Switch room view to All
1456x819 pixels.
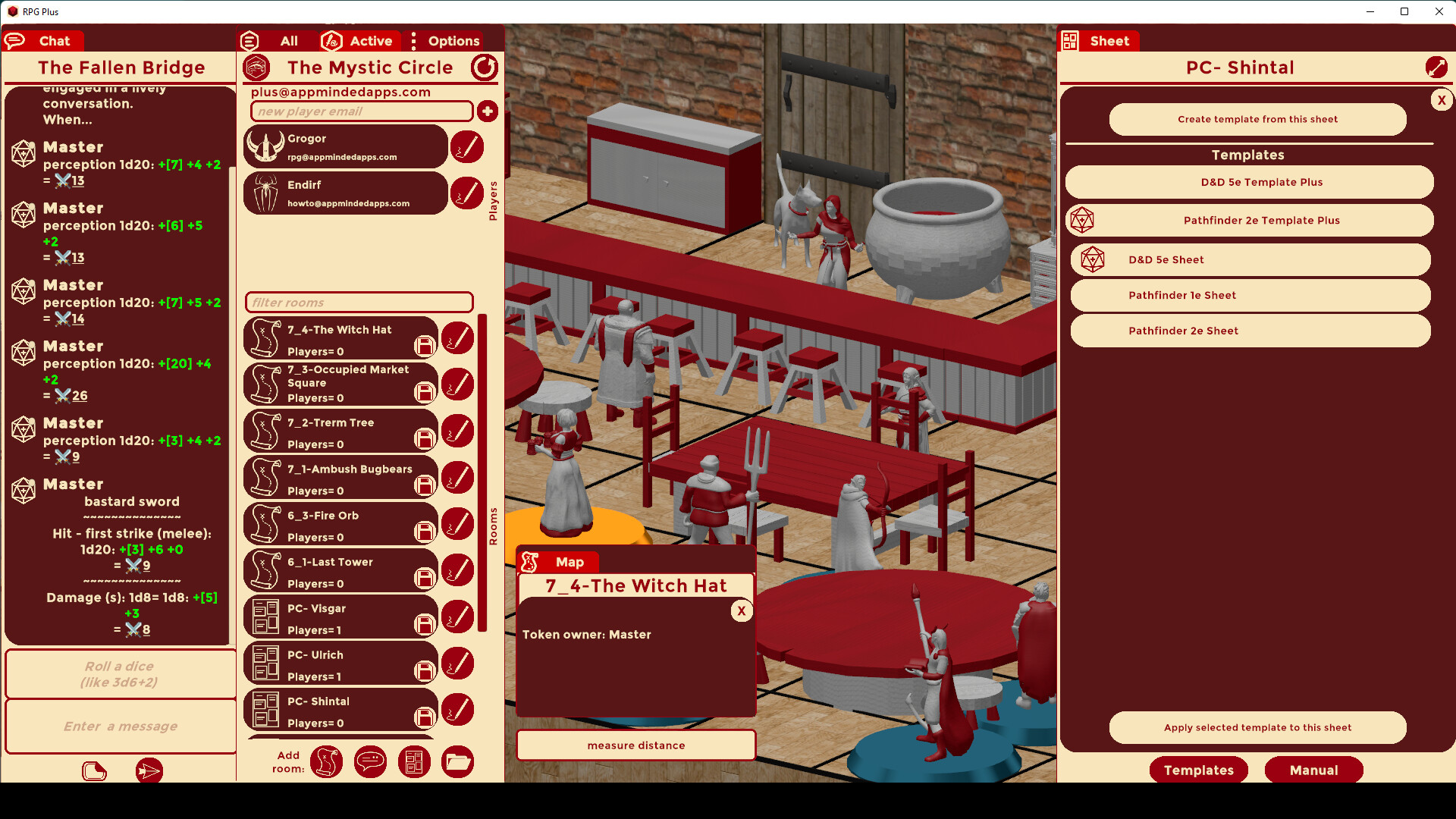click(x=289, y=41)
